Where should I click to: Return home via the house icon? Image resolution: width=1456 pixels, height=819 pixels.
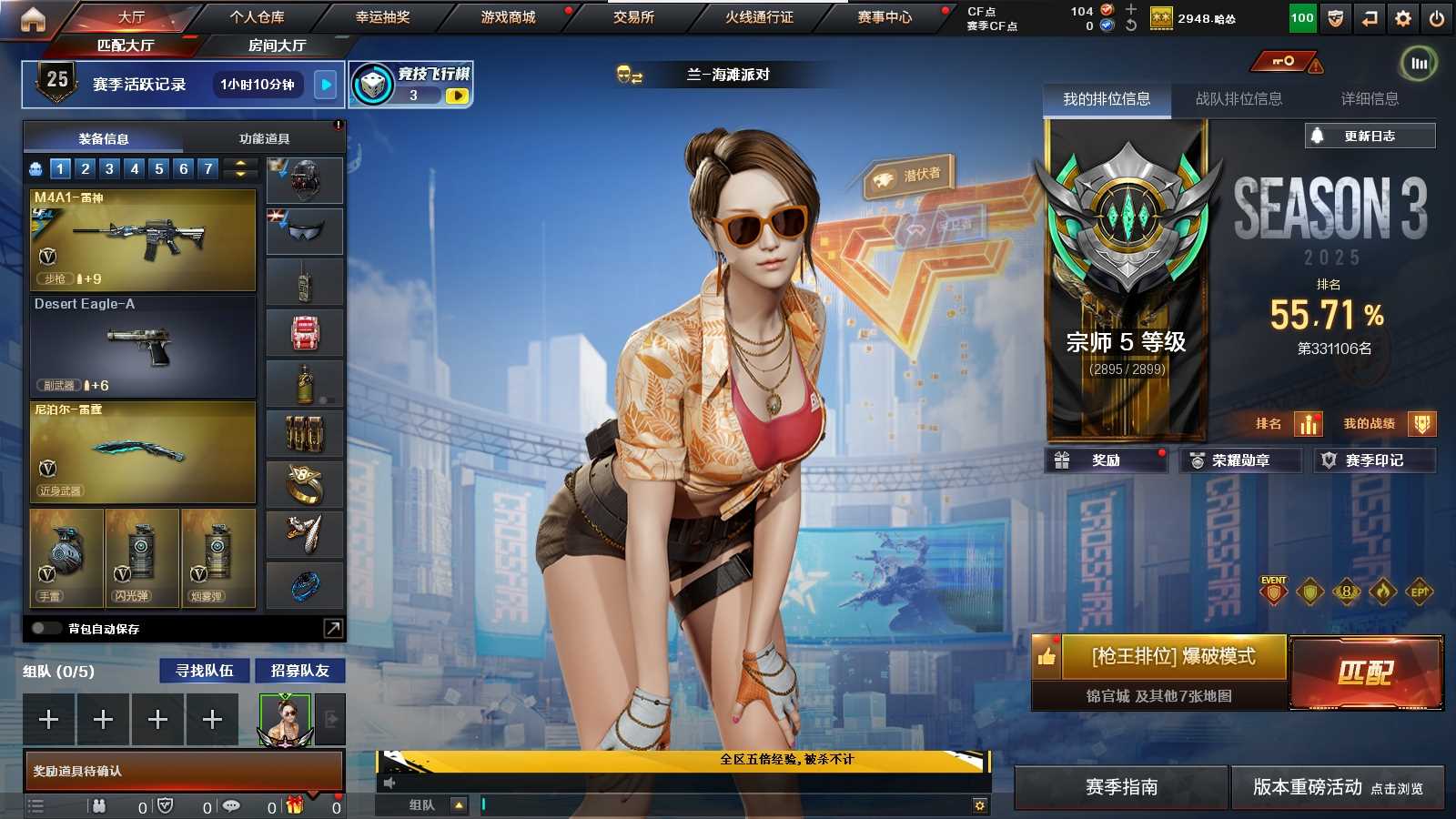tap(33, 19)
